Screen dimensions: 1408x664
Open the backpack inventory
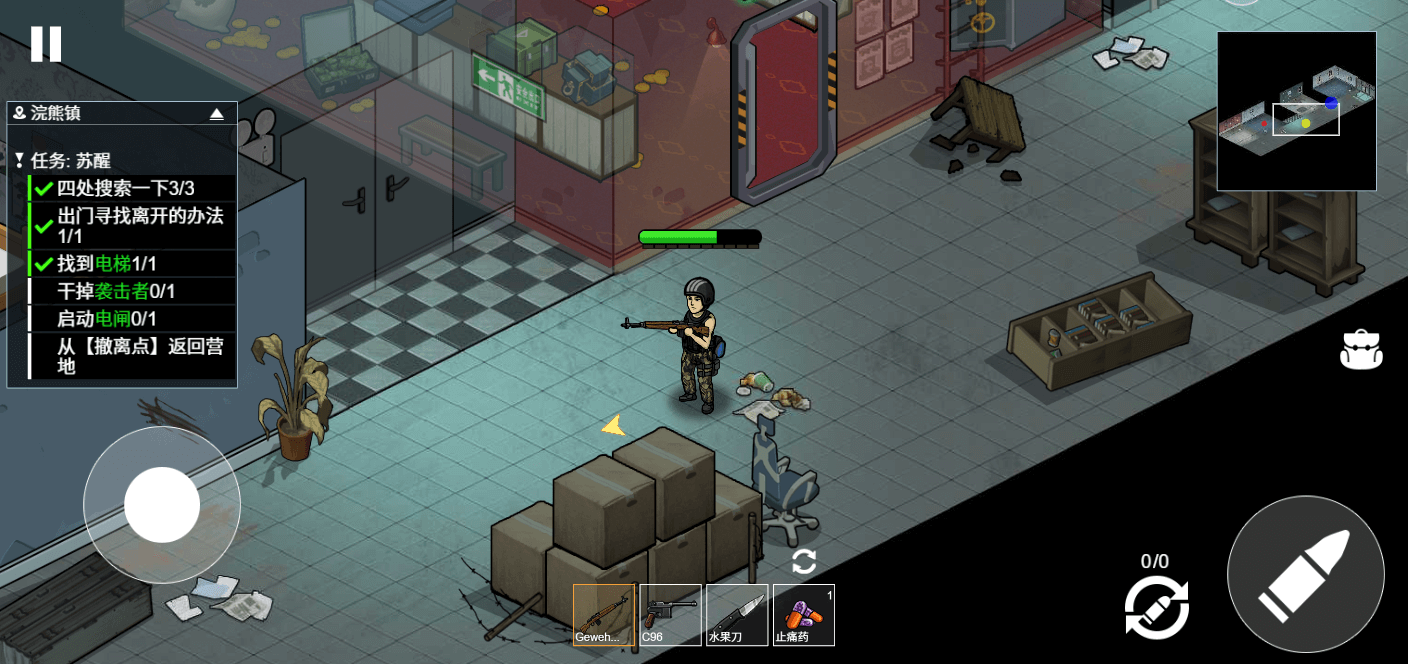[x=1361, y=349]
